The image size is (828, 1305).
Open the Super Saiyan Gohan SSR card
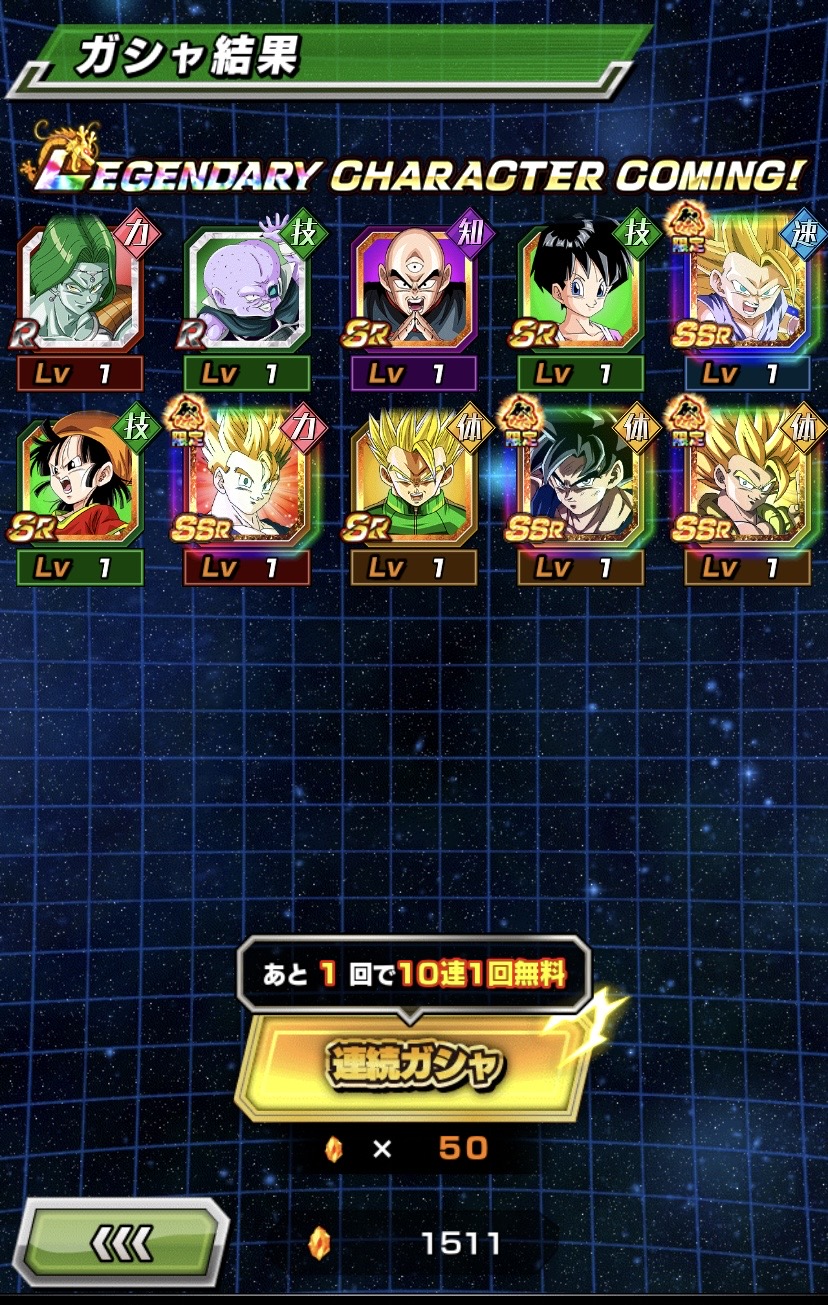click(246, 482)
